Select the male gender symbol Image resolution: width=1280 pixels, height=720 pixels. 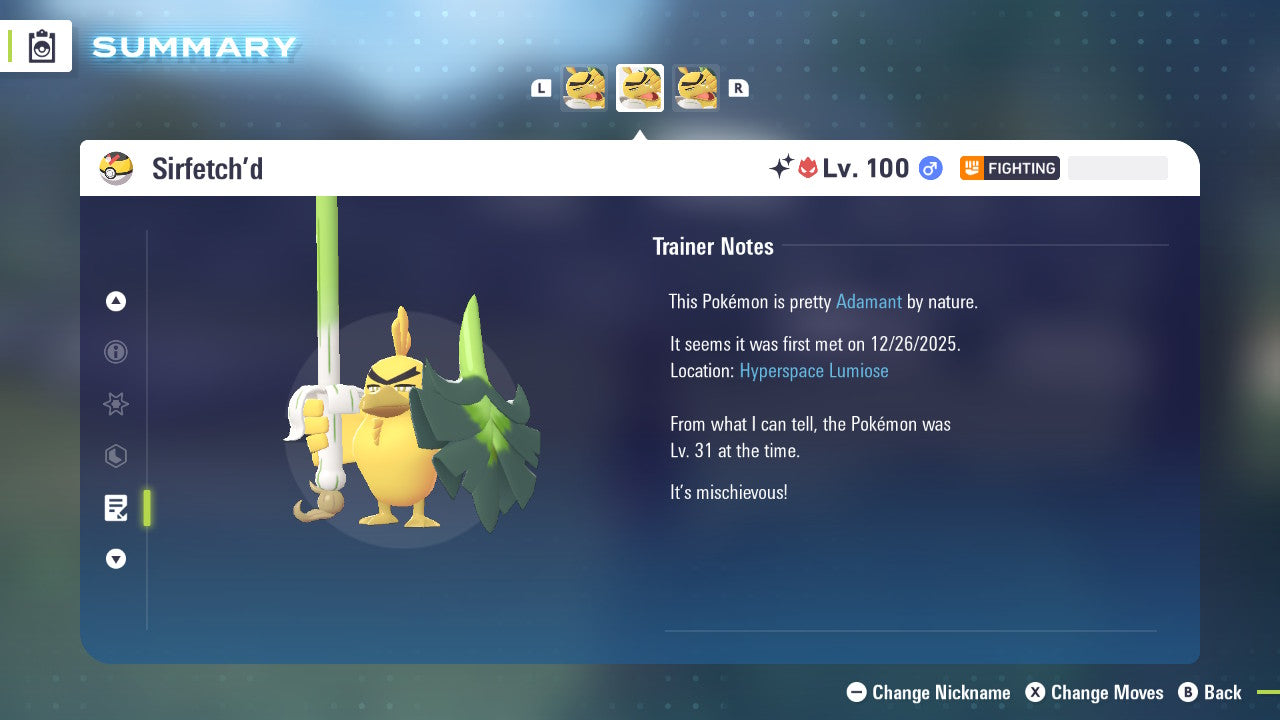929,168
